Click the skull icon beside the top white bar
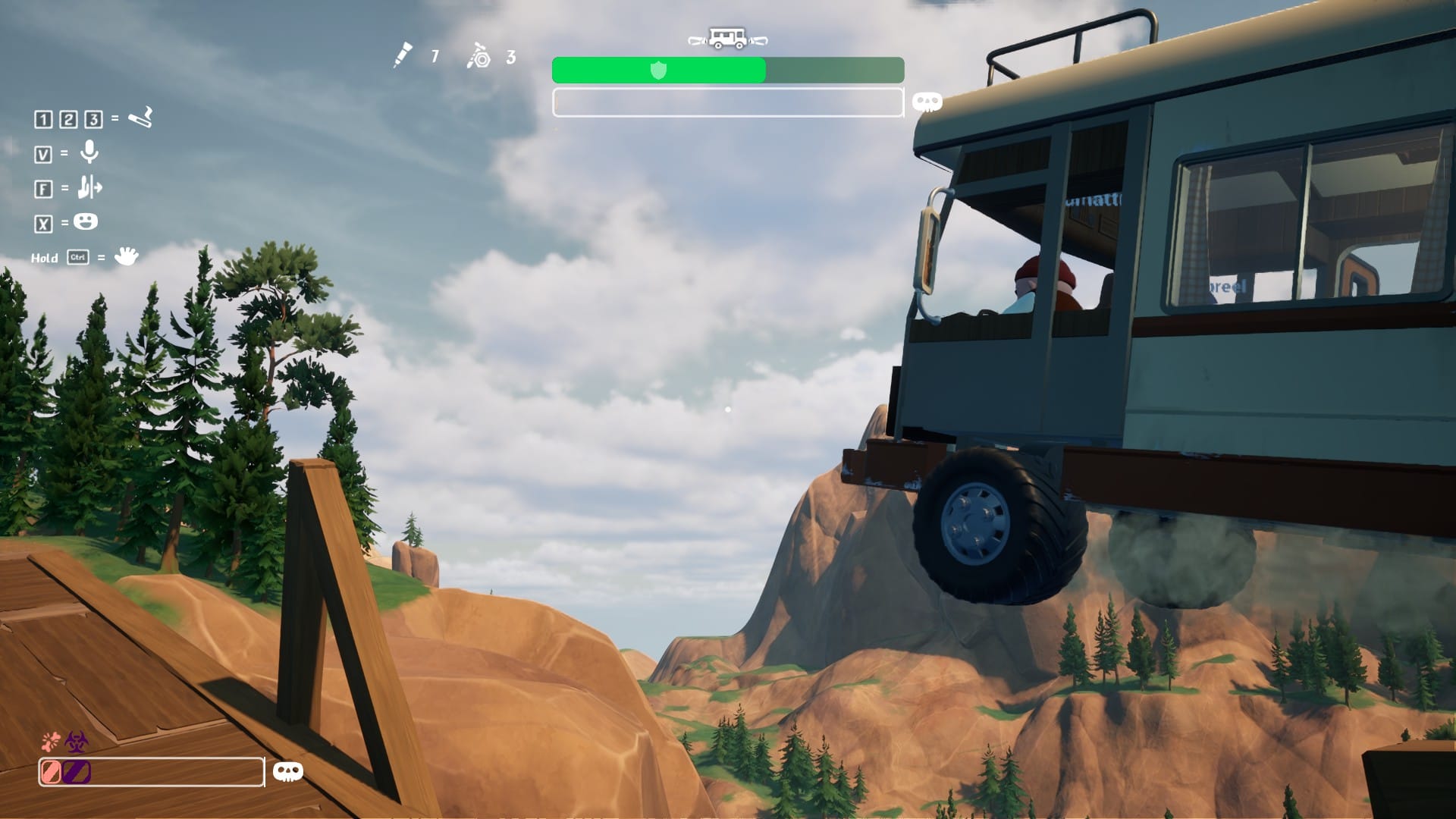Screen dimensions: 1456x819 click(x=927, y=102)
